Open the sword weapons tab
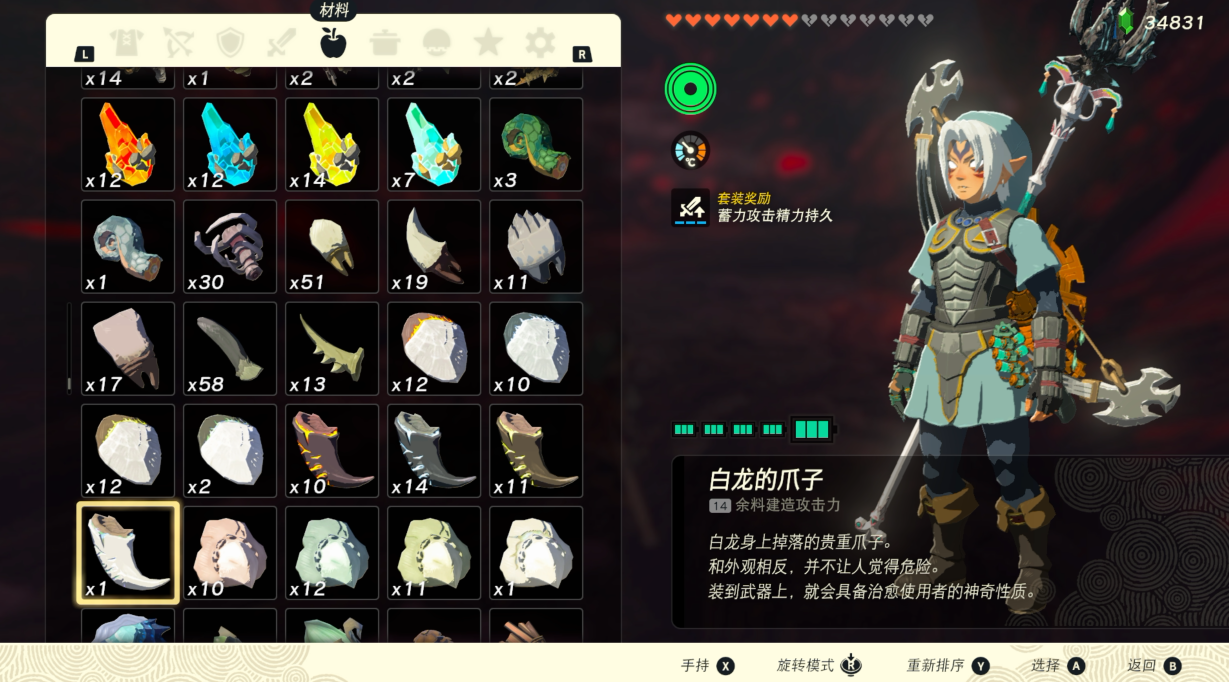This screenshot has width=1229, height=682. click(x=281, y=43)
